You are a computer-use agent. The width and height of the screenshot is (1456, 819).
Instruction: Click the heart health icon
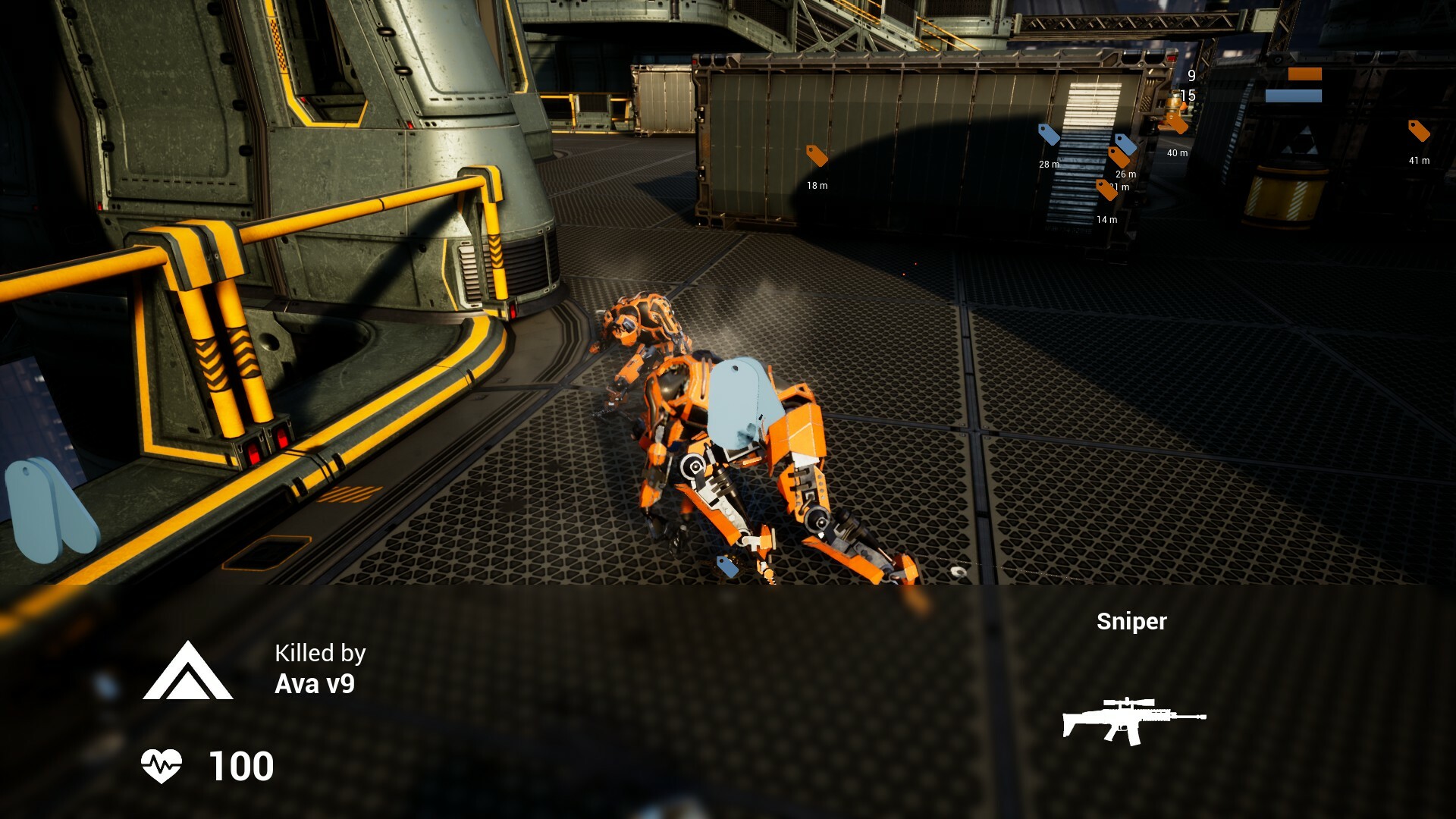pyautogui.click(x=163, y=767)
